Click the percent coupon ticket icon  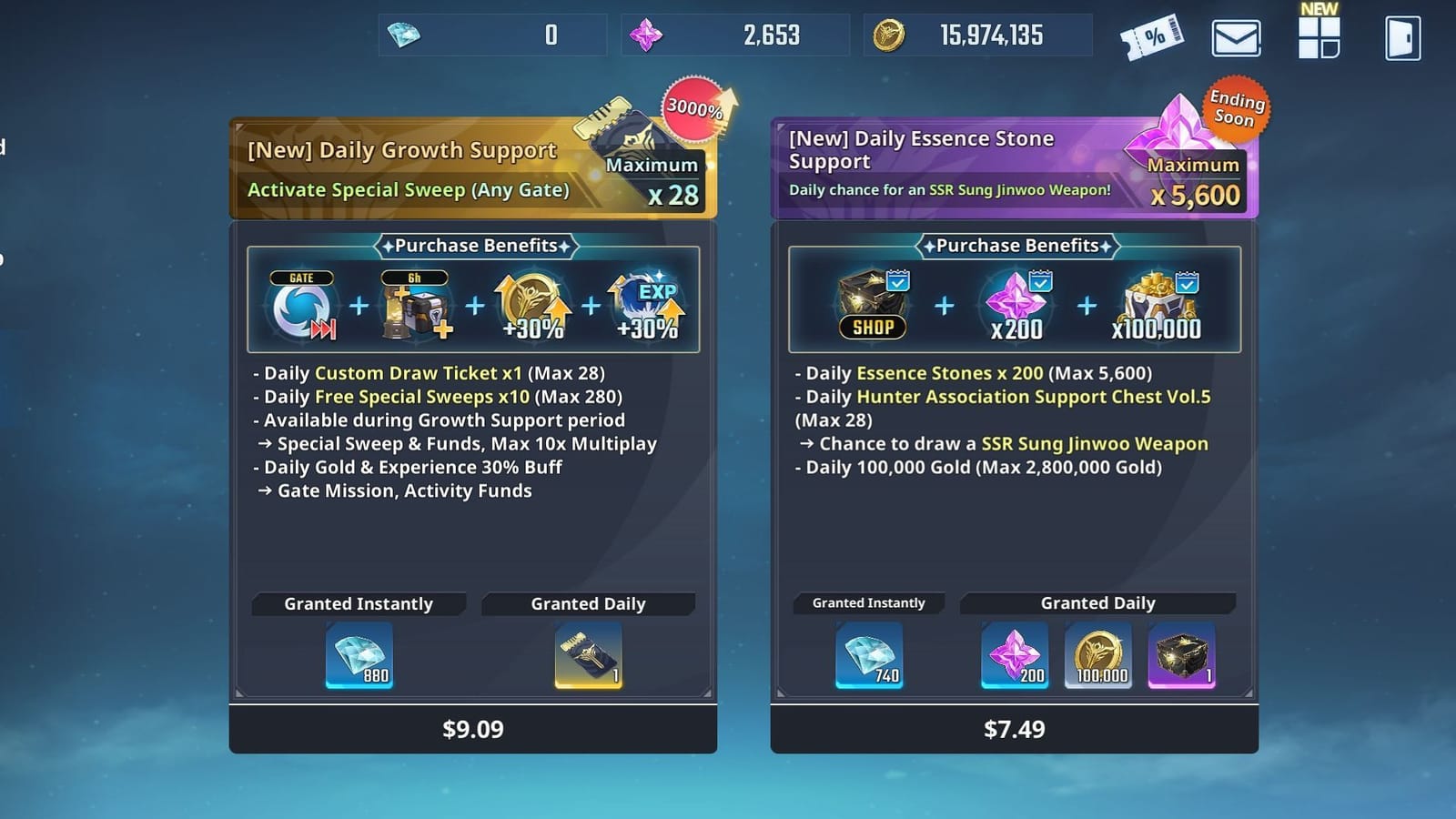1154,38
